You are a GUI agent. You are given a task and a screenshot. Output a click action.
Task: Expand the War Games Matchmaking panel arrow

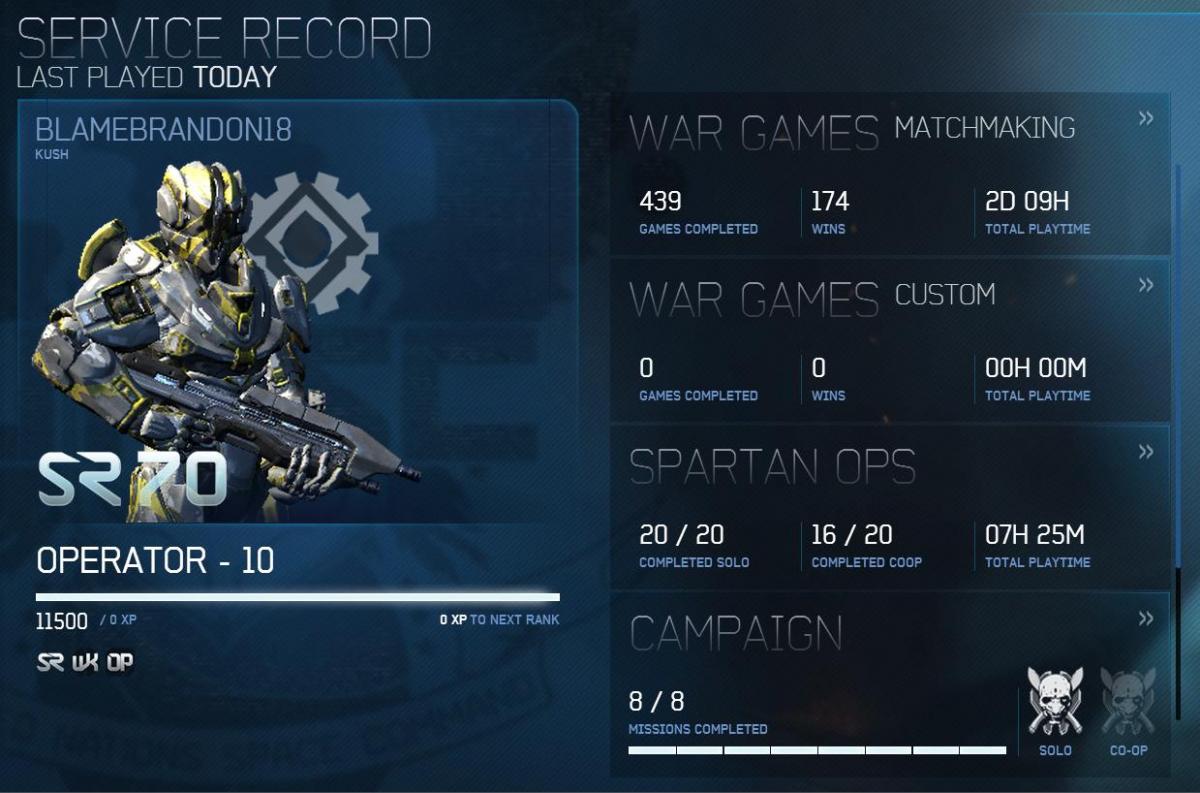pos(1146,119)
